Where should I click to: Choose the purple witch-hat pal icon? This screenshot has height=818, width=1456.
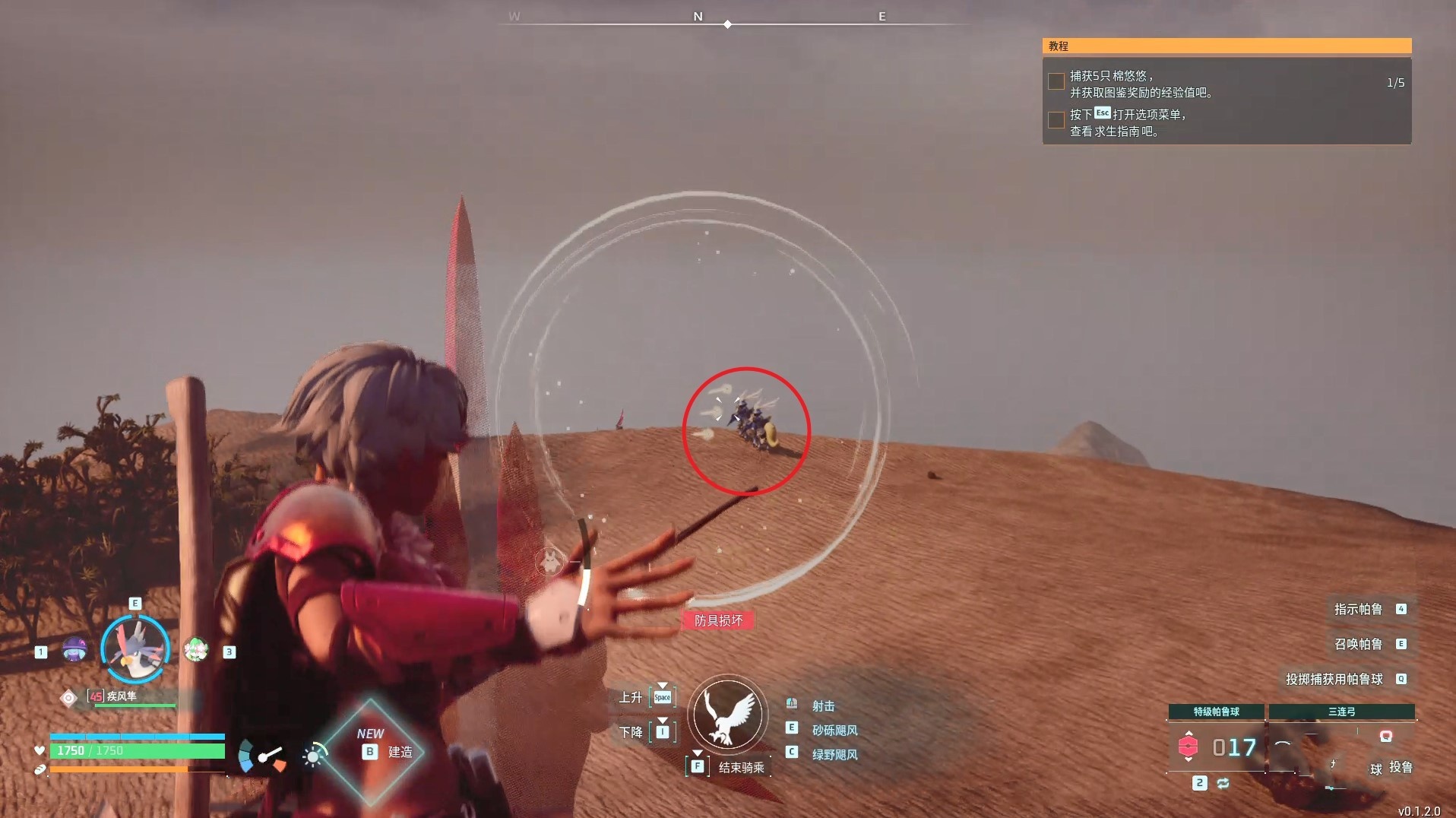tap(74, 650)
